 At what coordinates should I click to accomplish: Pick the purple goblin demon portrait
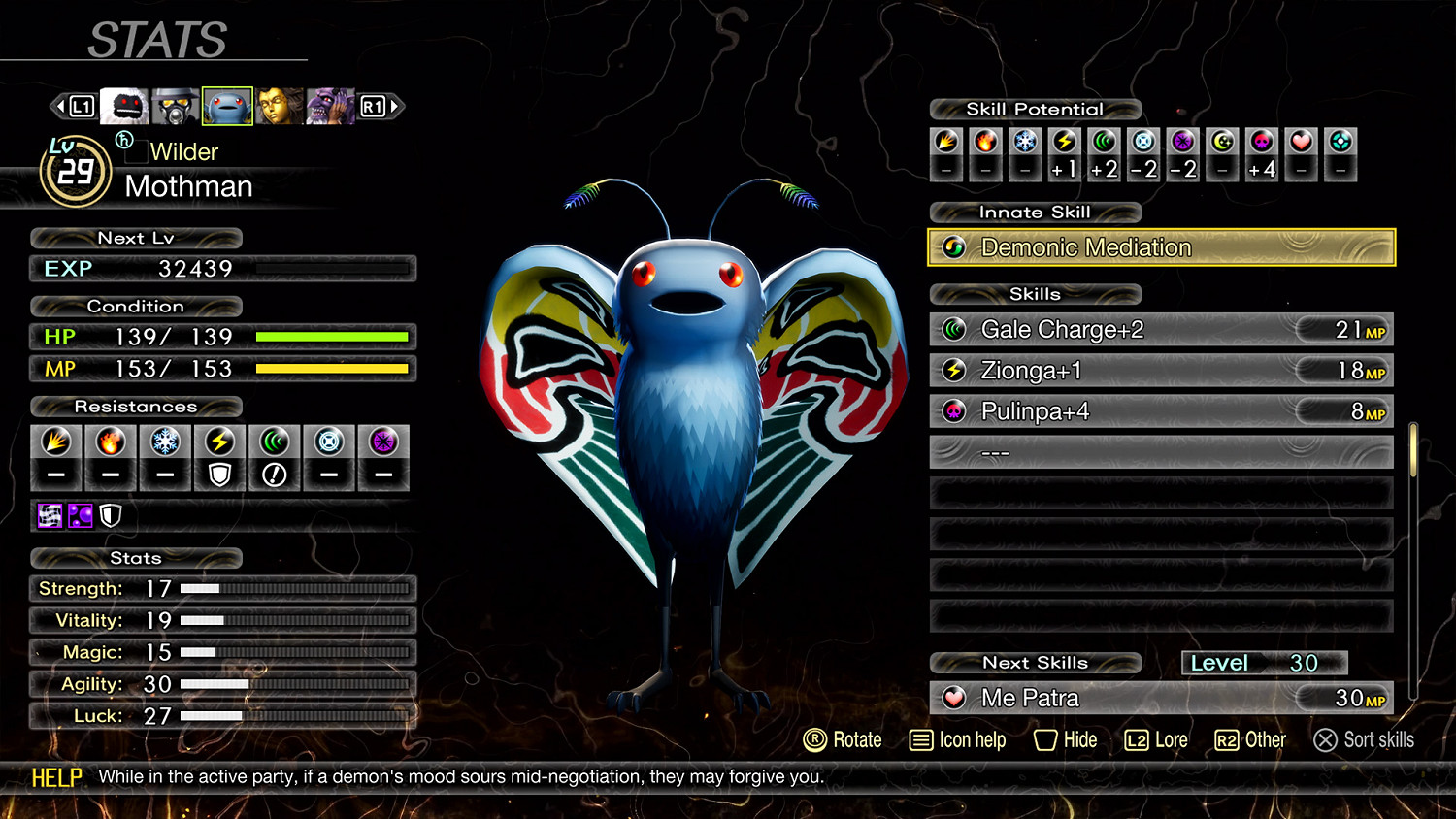point(330,107)
